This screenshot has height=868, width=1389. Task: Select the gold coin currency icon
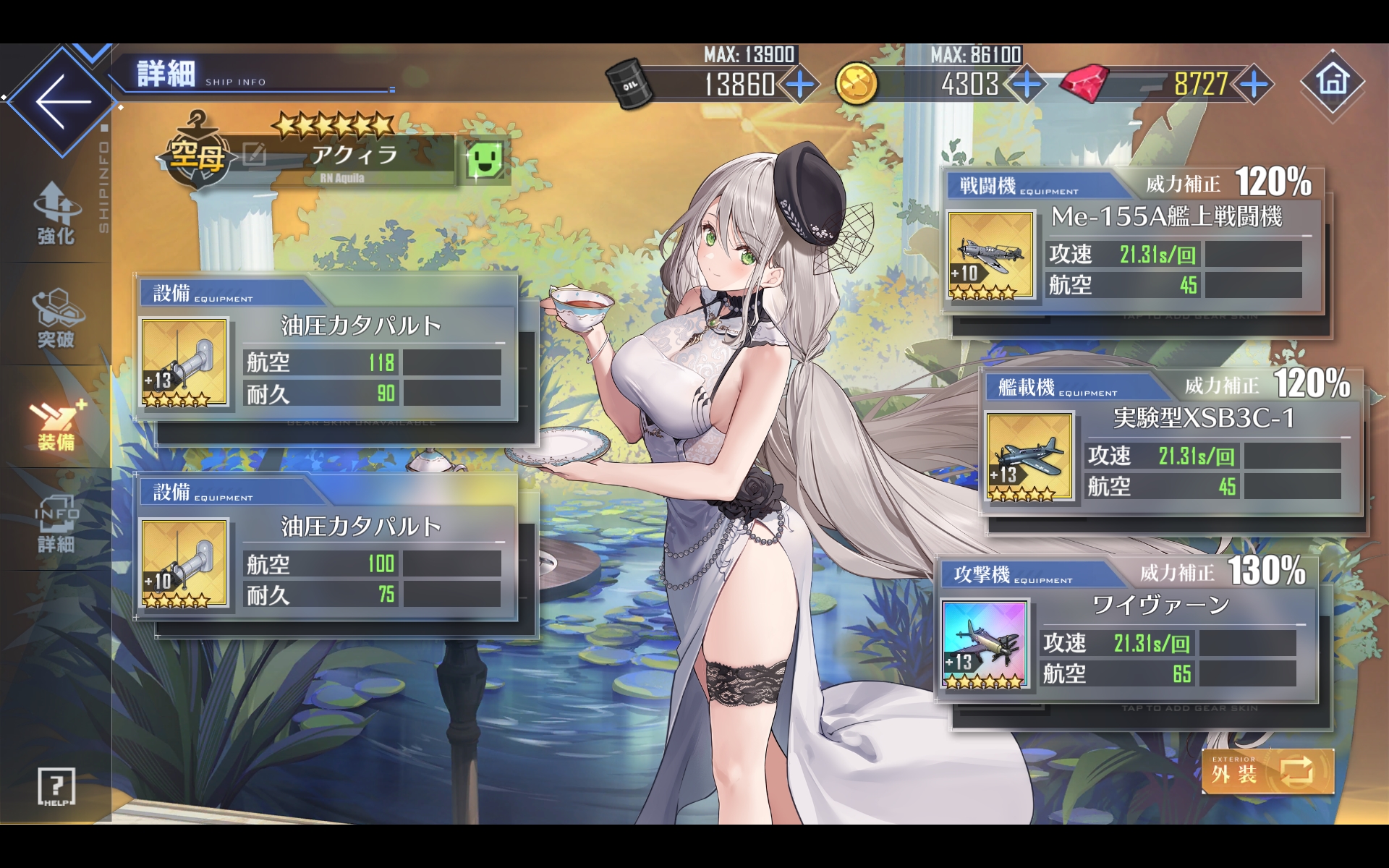click(x=857, y=85)
